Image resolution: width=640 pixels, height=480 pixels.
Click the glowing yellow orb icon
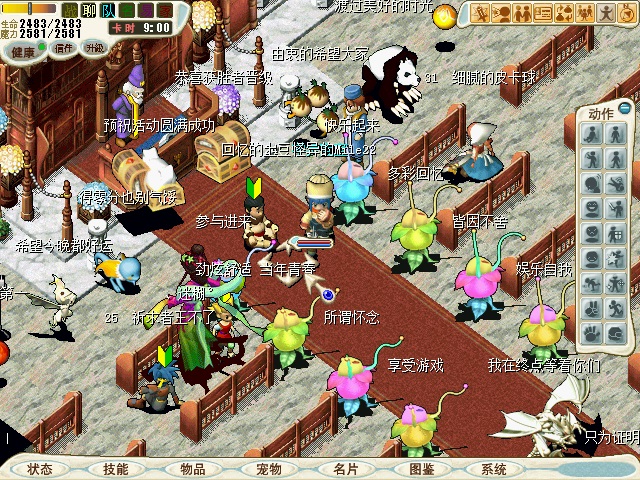click(445, 14)
